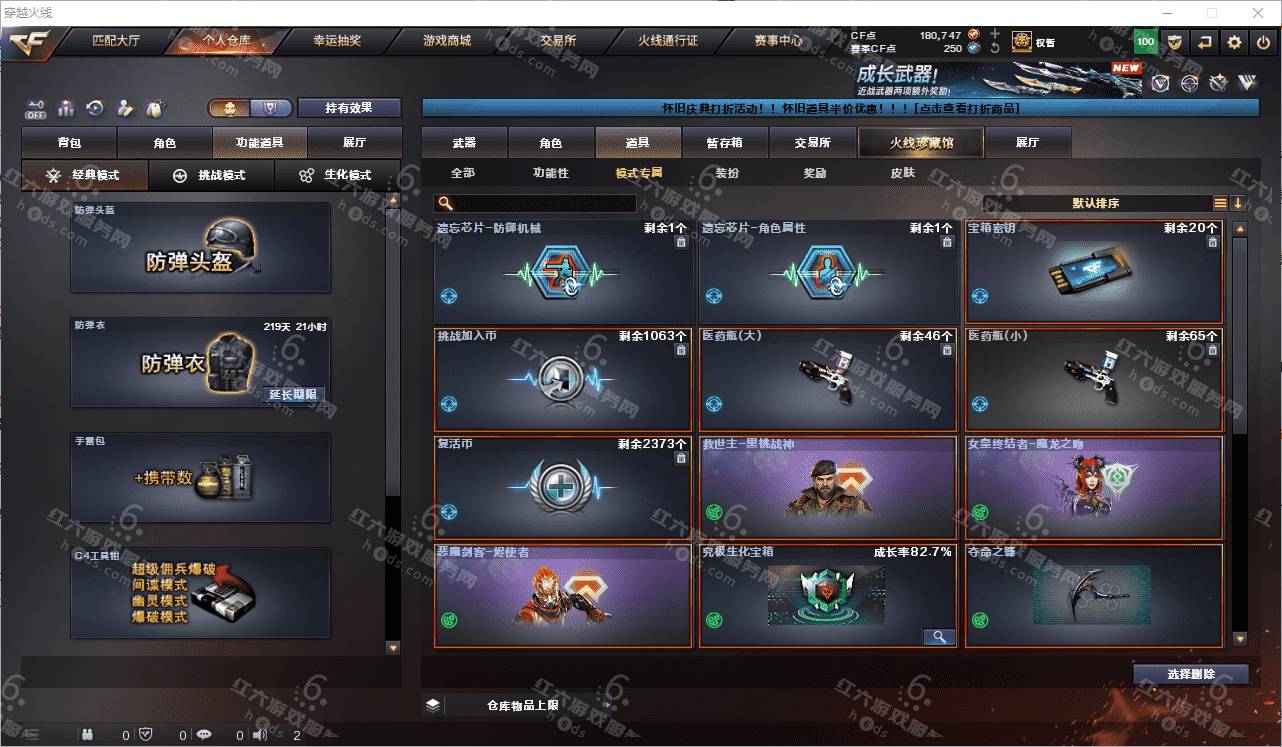The width and height of the screenshot is (1282, 747).
Task: Click the 选择删除 delete selection button
Action: [1190, 674]
